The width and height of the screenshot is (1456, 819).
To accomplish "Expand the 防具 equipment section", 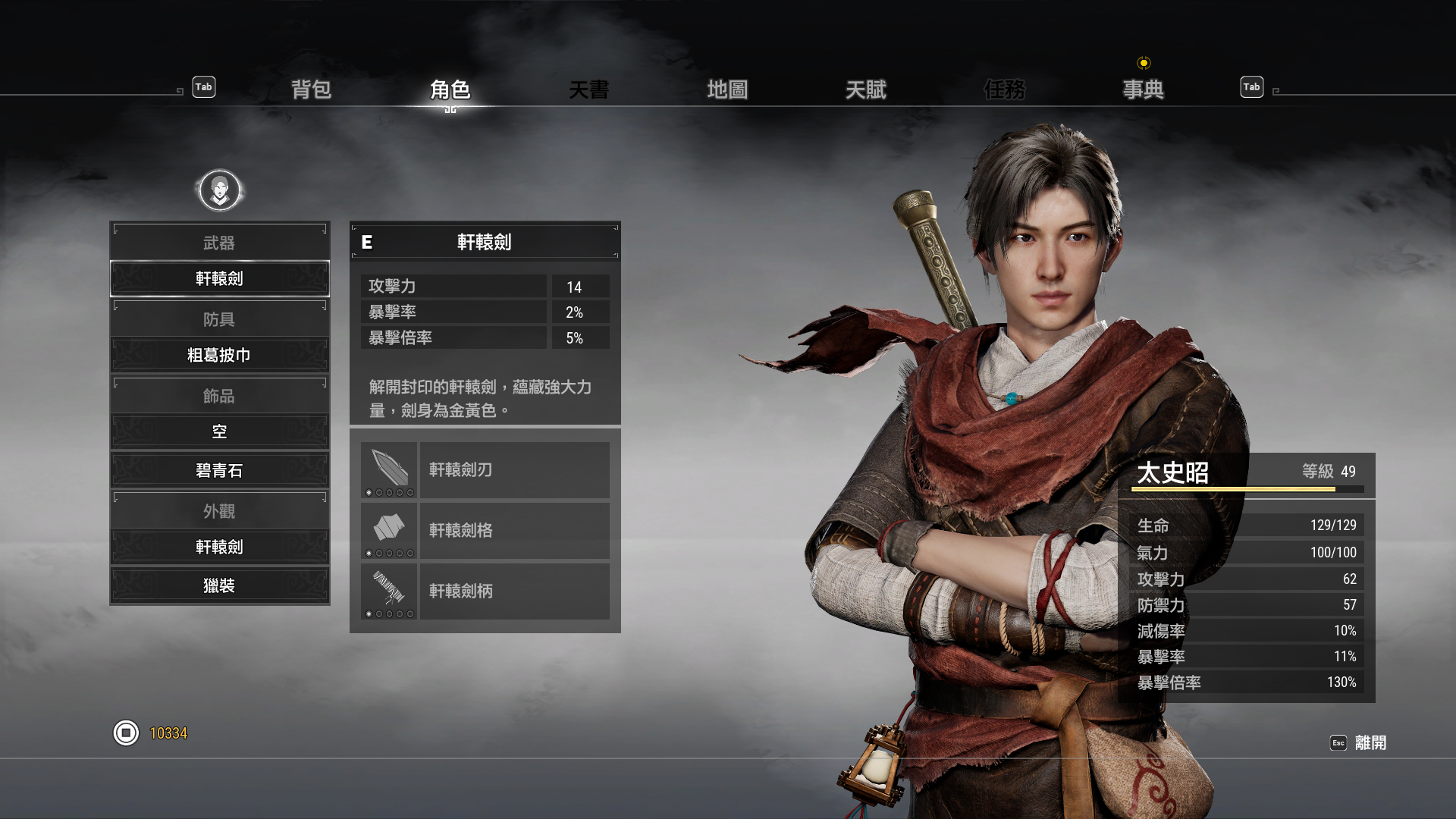I will pyautogui.click(x=220, y=318).
